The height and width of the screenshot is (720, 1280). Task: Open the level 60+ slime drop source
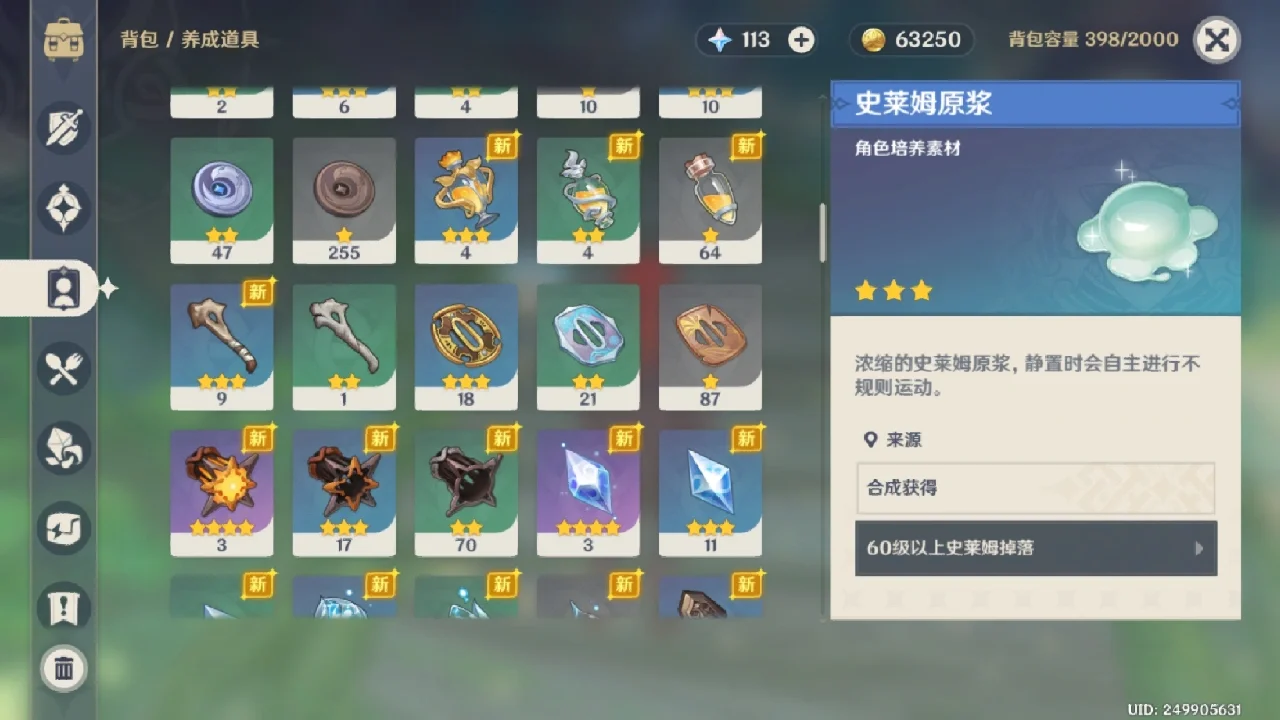[1035, 548]
